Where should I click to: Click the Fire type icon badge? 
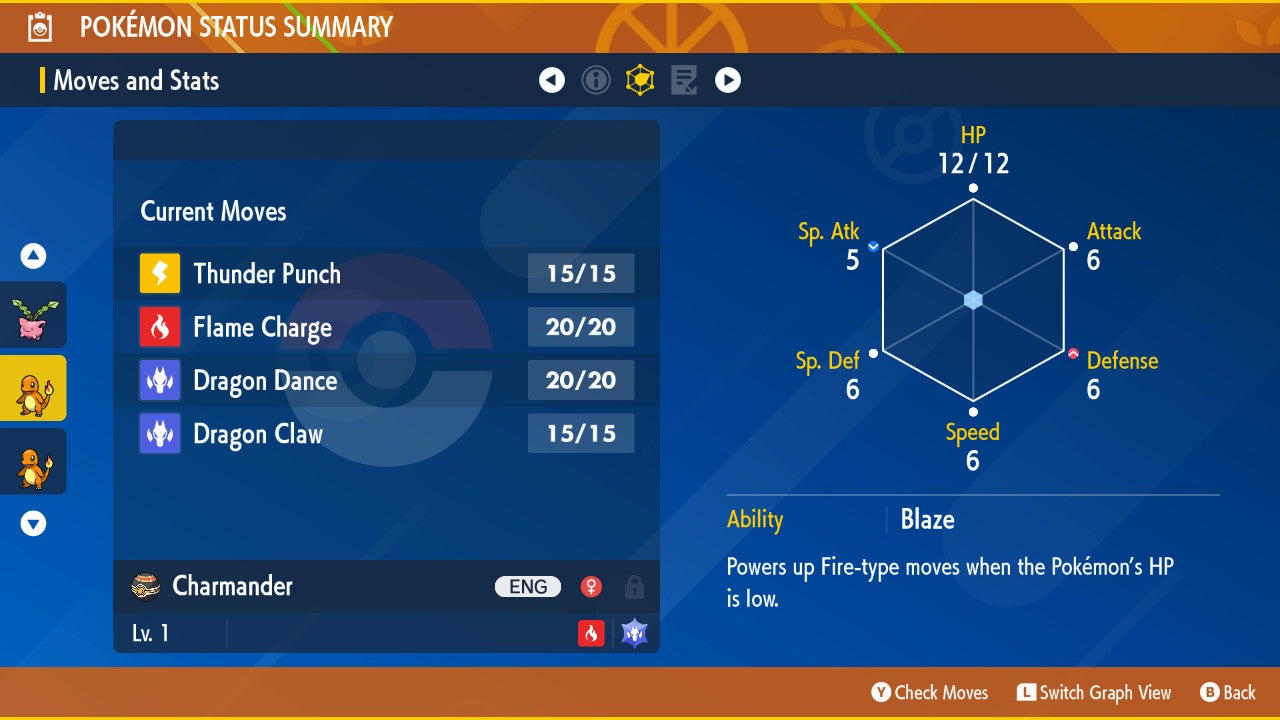[x=591, y=633]
